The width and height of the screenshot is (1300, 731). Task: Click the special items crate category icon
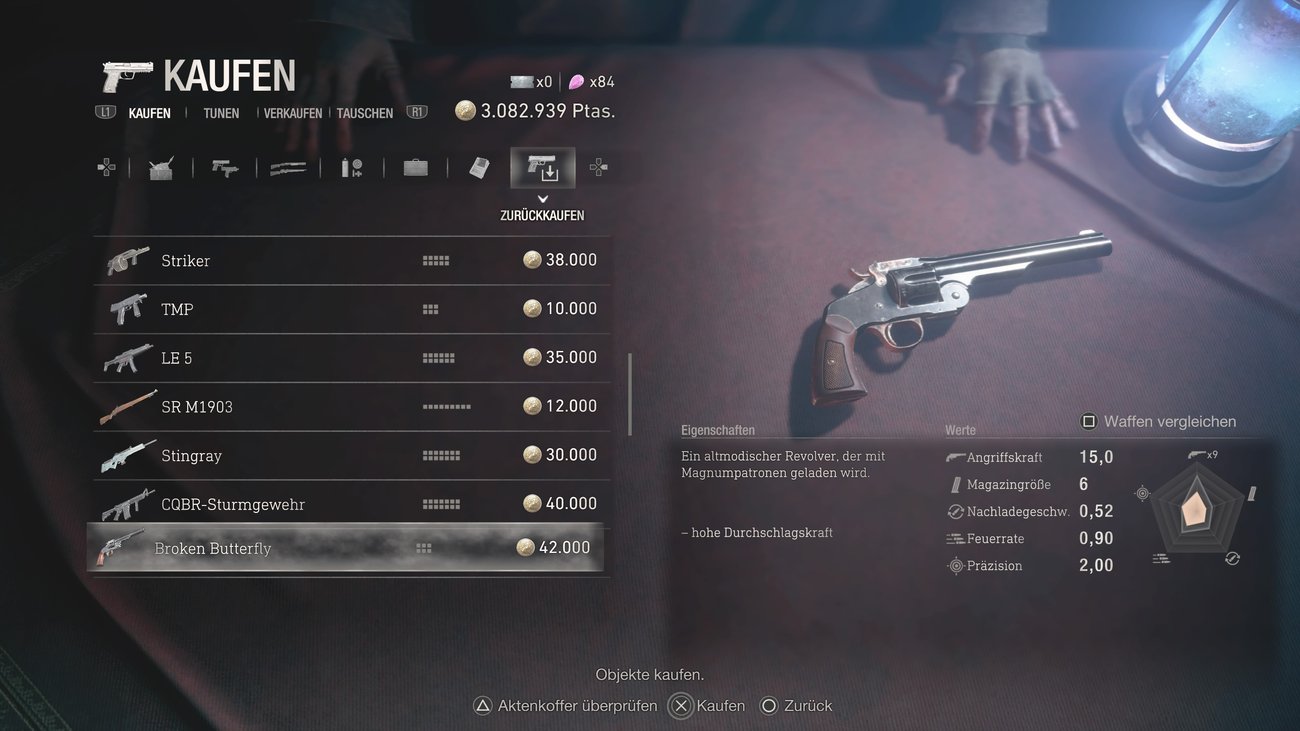pos(161,167)
